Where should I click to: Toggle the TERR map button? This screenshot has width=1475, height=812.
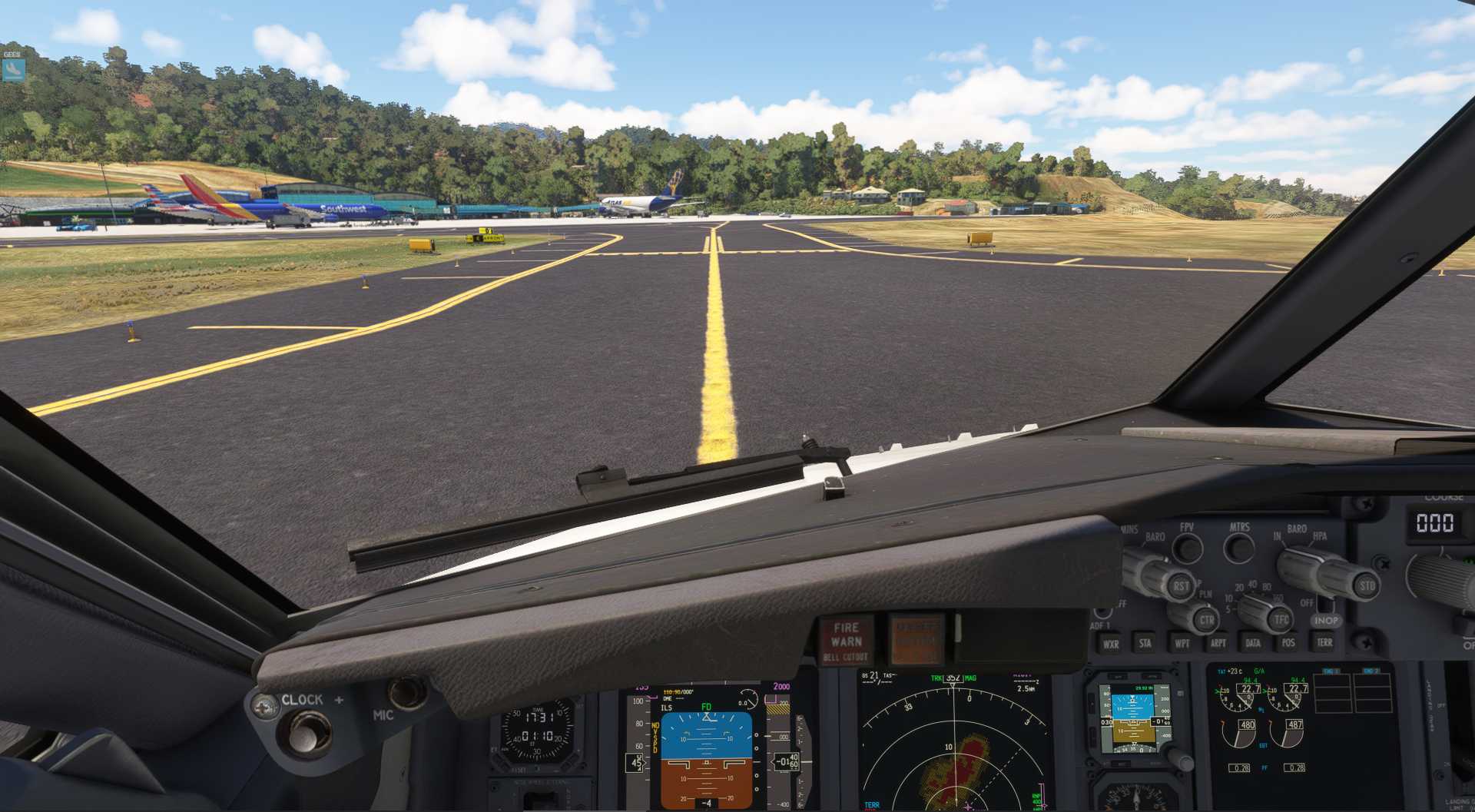(1324, 642)
